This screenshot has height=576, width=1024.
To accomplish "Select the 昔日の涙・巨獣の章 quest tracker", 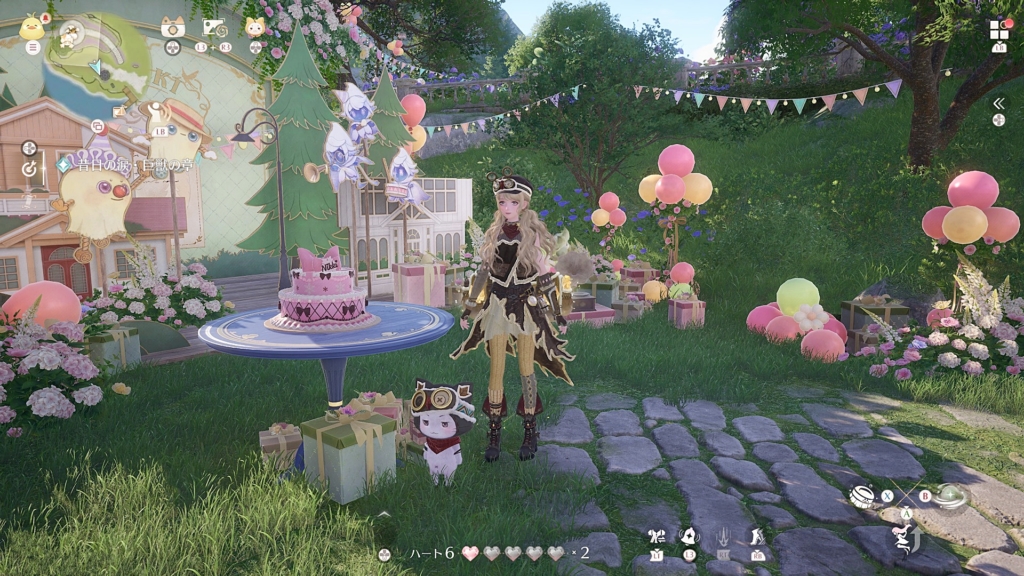I will pos(125,164).
